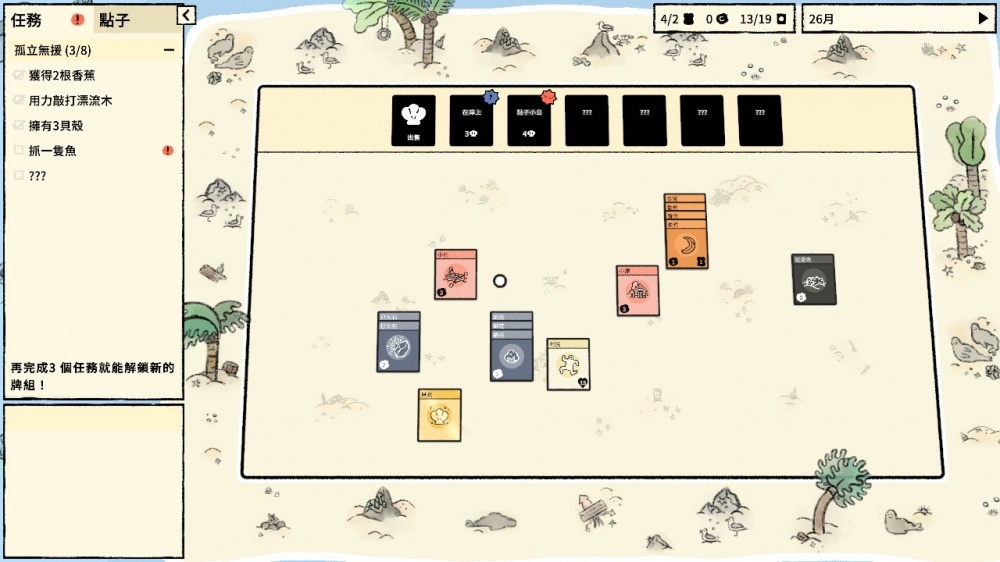
Task: Select the 獲得2根香蕉 quest entry
Action: [62, 75]
